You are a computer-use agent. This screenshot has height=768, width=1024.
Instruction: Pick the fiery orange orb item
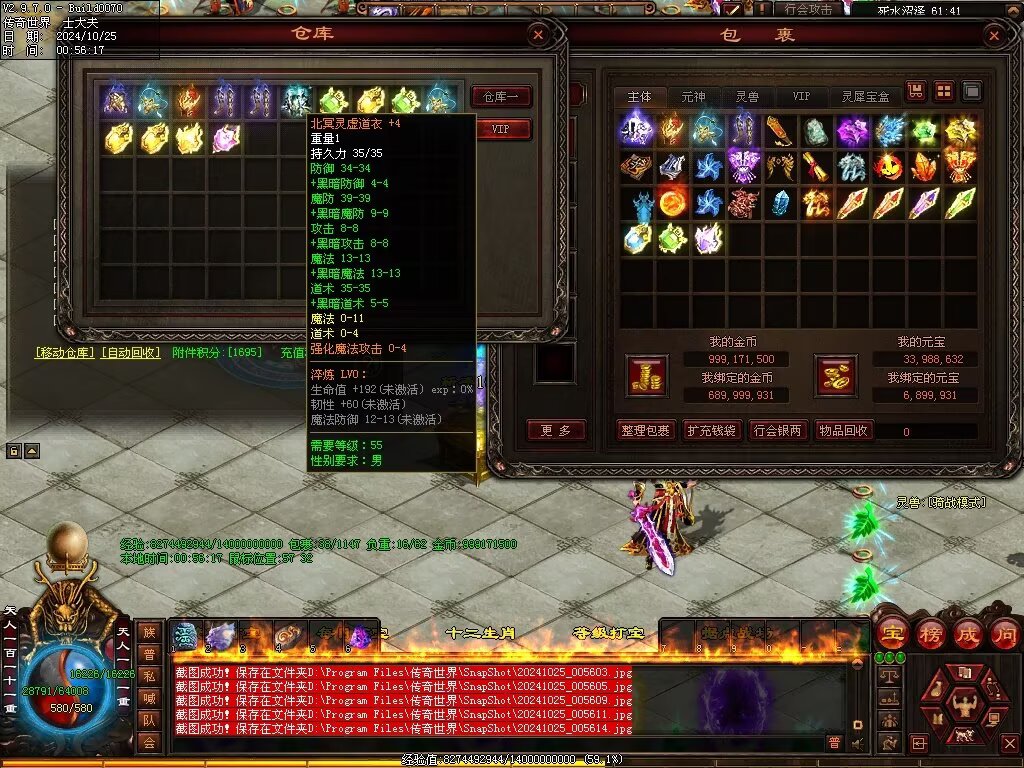point(672,204)
